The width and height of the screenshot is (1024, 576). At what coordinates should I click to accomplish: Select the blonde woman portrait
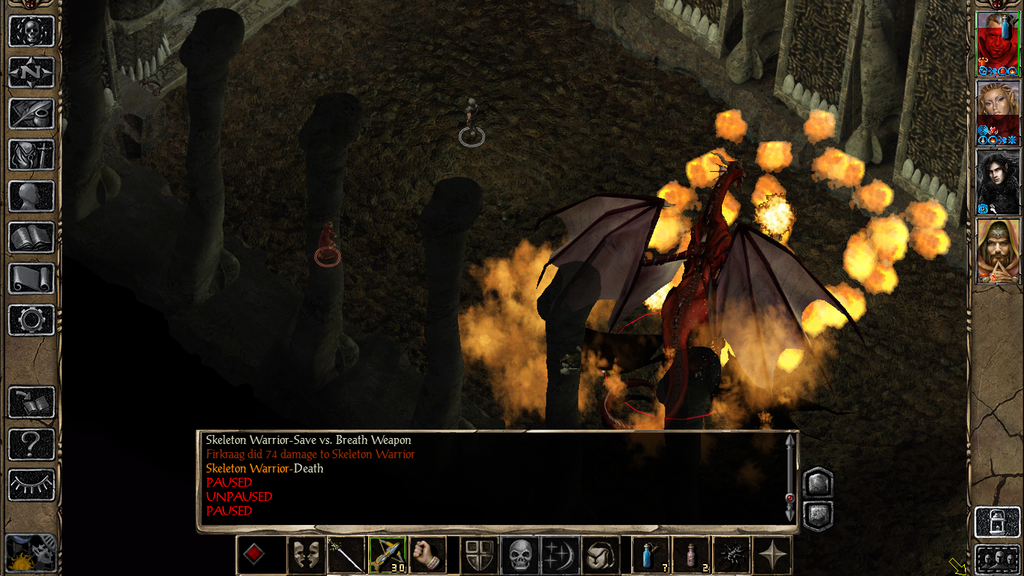[997, 112]
